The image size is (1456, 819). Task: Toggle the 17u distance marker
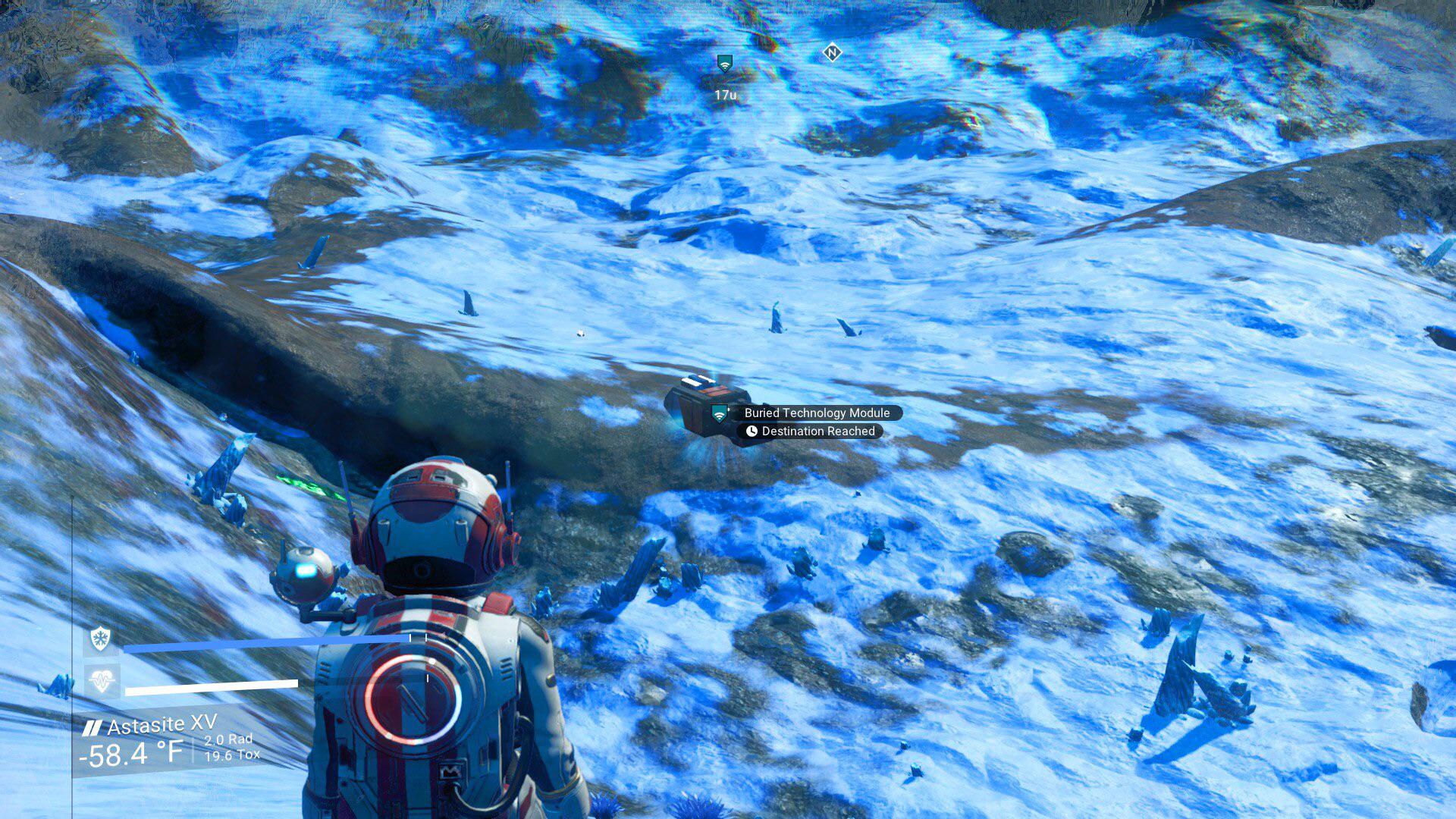(x=724, y=96)
